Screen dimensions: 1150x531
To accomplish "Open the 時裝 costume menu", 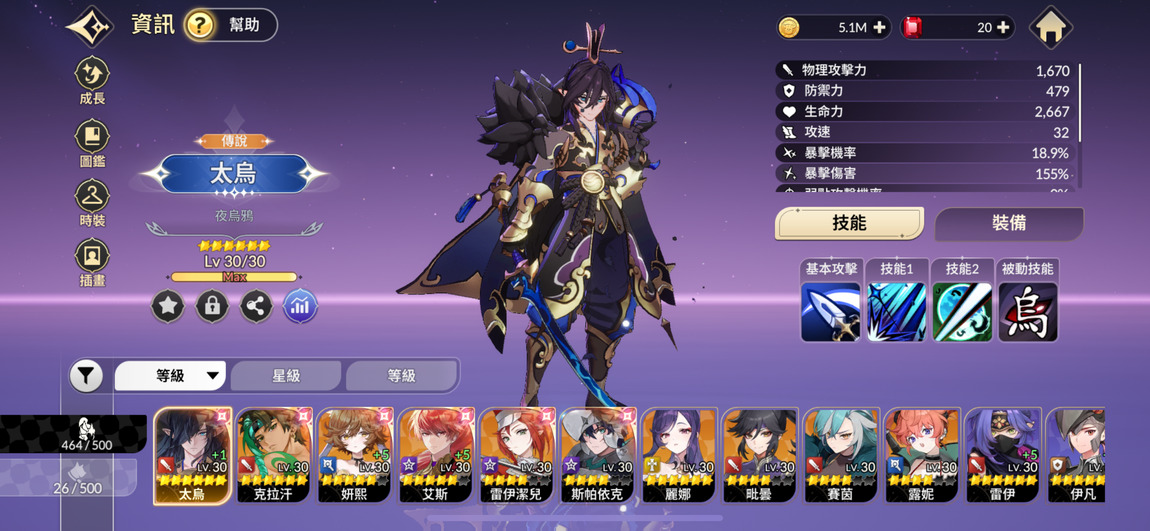I will 92,203.
